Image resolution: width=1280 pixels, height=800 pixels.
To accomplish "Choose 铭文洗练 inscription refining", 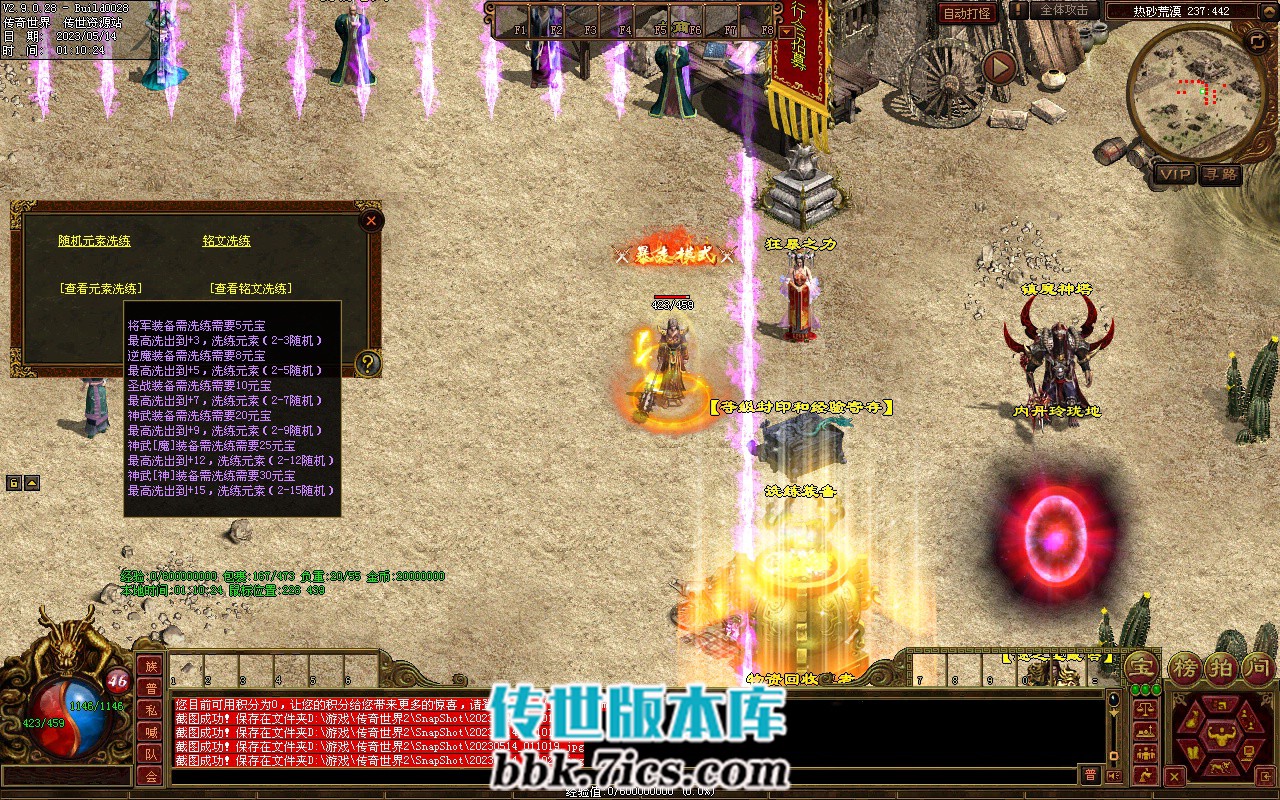I will click(226, 241).
